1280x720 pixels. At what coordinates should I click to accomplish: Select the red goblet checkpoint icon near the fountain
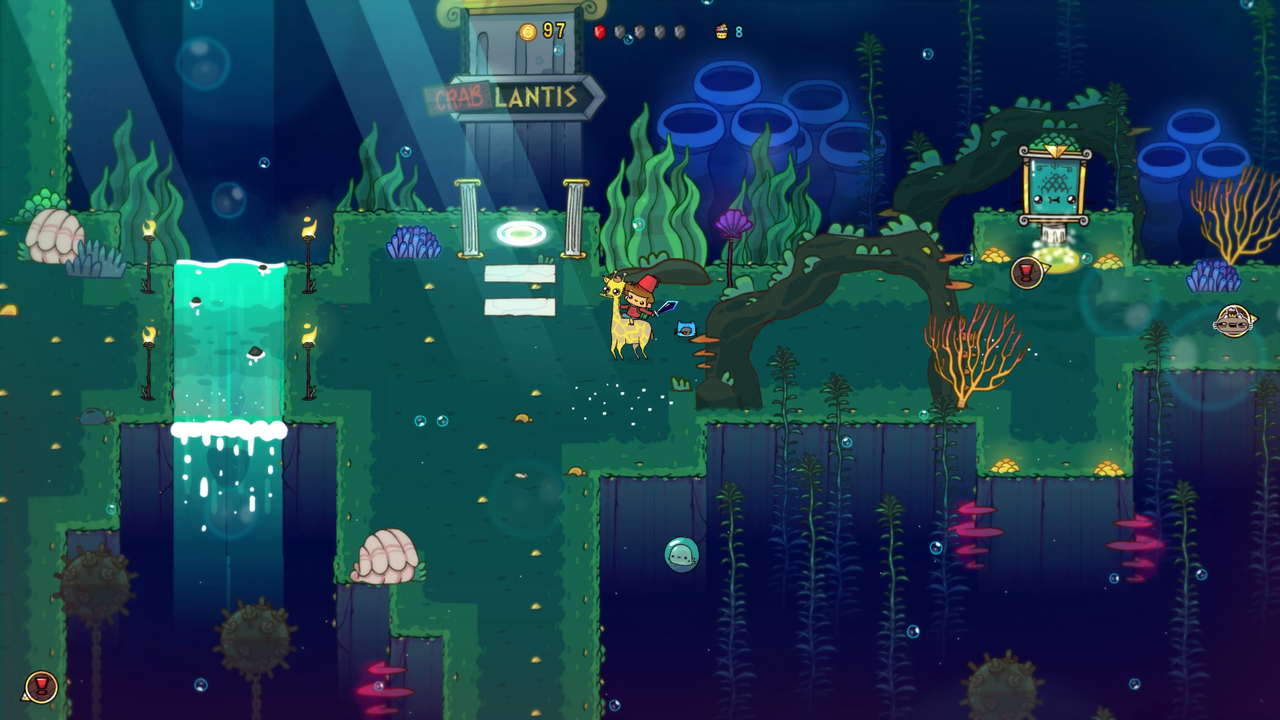coord(1027,270)
